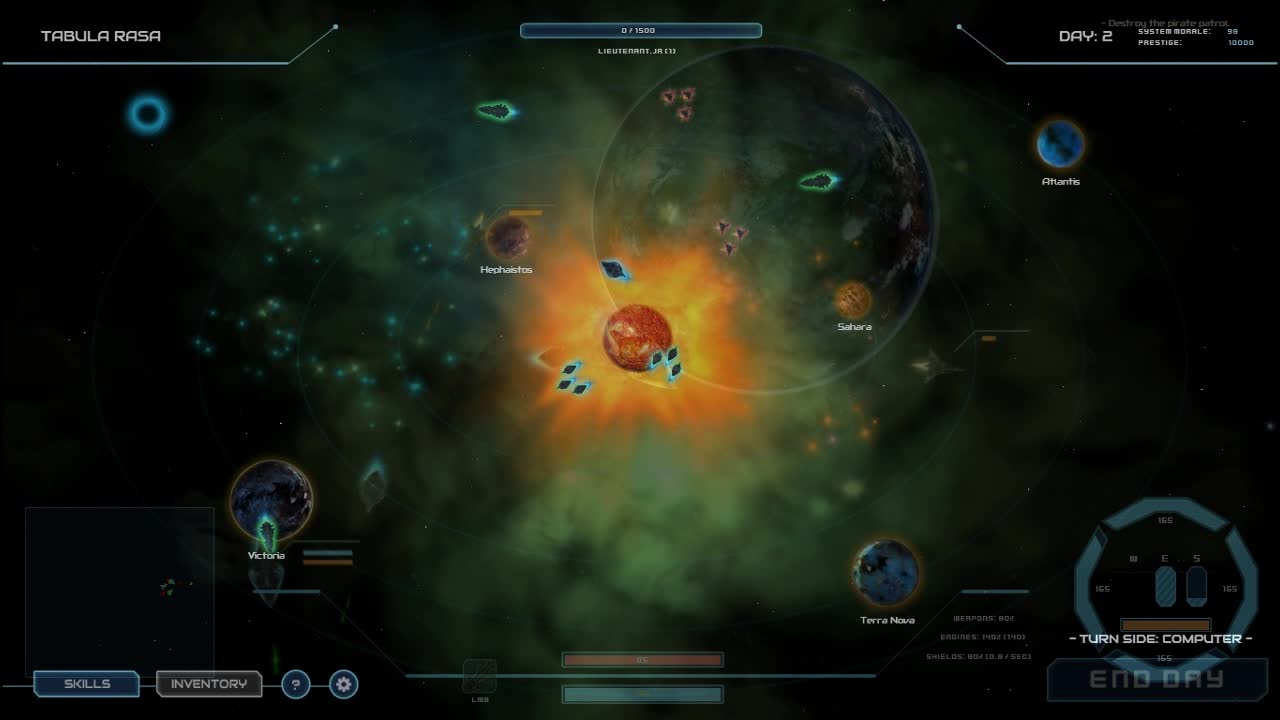This screenshot has height=720, width=1280.
Task: Select the fleet of diamond ships near the sun
Action: [572, 378]
